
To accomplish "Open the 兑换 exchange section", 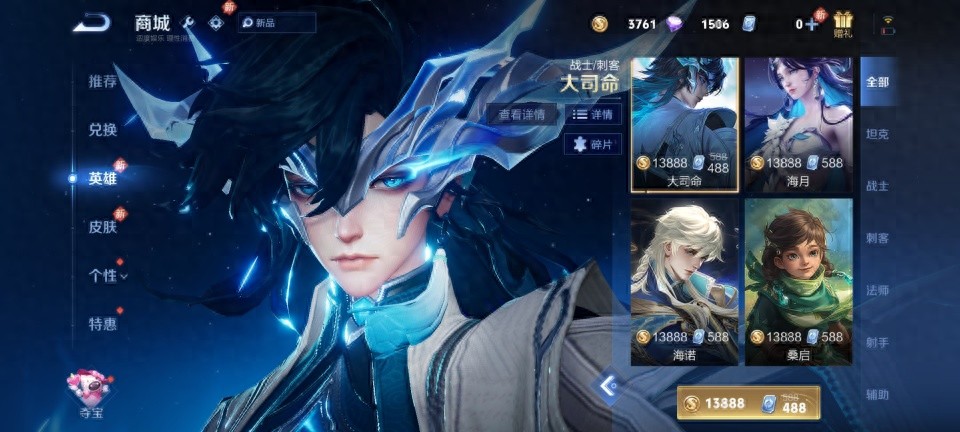I will click(x=103, y=130).
